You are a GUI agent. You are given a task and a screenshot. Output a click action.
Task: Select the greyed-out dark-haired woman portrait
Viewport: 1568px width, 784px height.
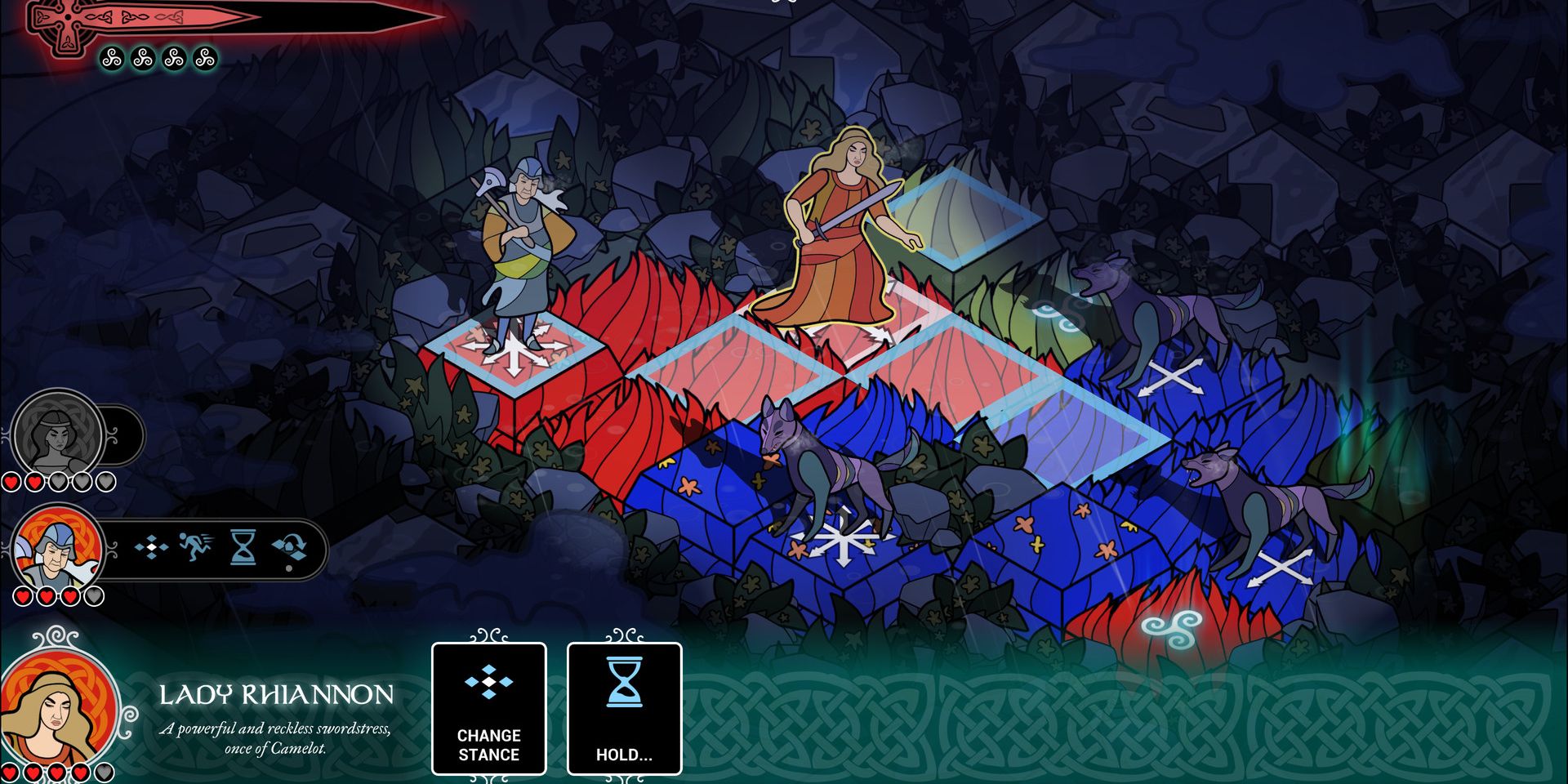(x=57, y=434)
